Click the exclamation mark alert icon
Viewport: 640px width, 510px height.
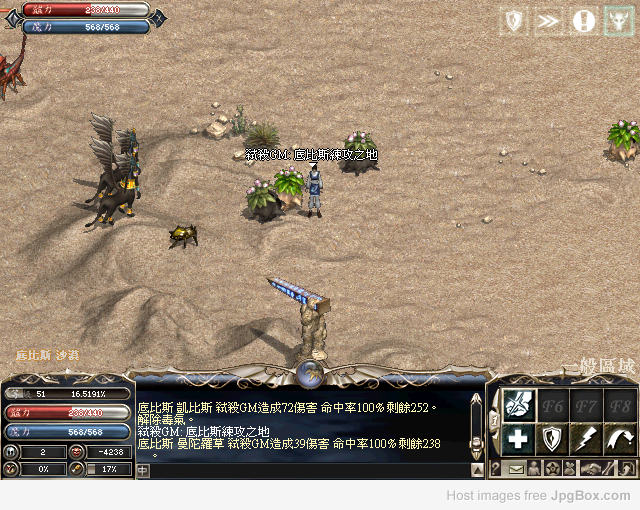(583, 20)
